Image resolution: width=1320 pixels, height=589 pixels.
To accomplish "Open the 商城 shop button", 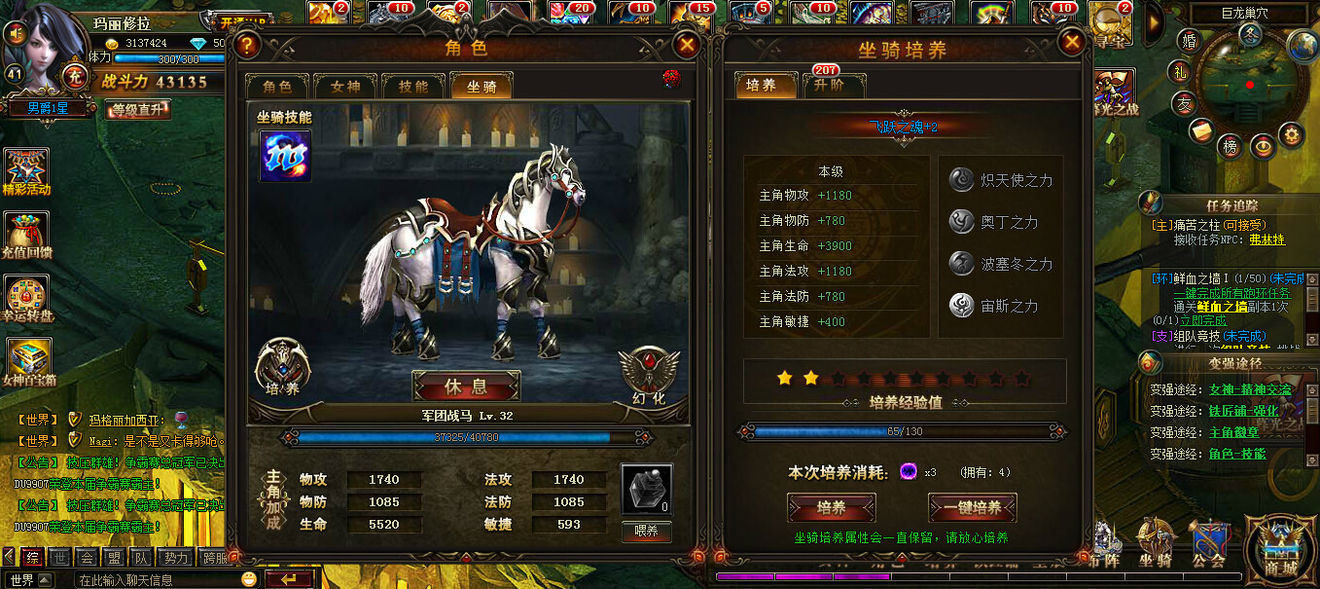I will 1280,548.
